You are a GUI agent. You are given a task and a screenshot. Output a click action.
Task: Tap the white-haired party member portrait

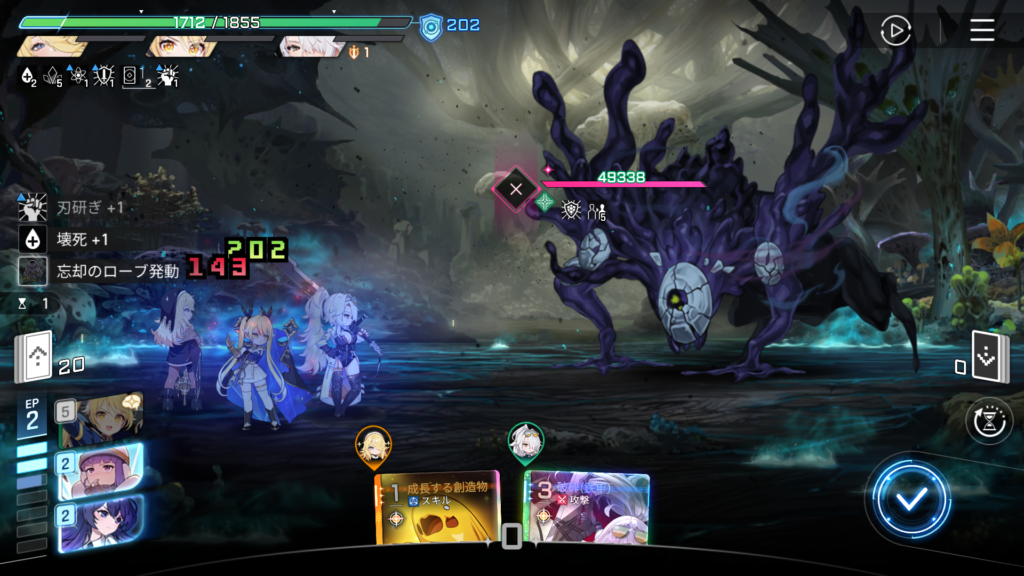(x=311, y=47)
